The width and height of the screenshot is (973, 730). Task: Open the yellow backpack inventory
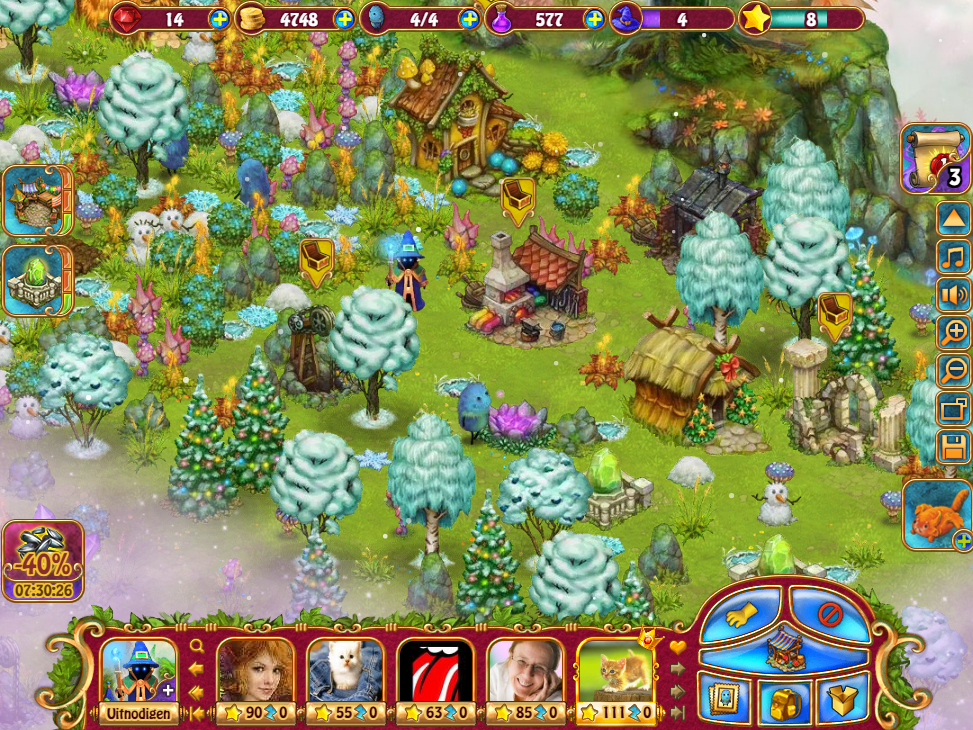786,703
